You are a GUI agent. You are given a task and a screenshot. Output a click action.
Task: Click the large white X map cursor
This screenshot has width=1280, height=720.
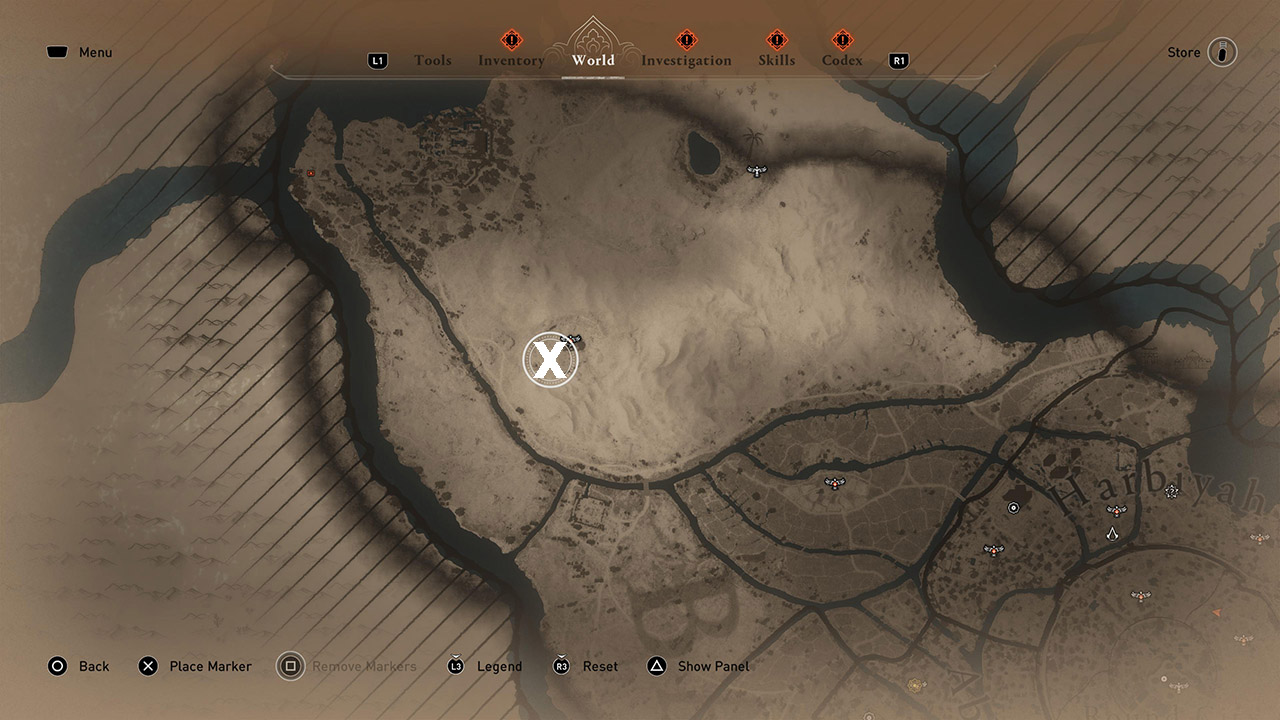coord(550,360)
